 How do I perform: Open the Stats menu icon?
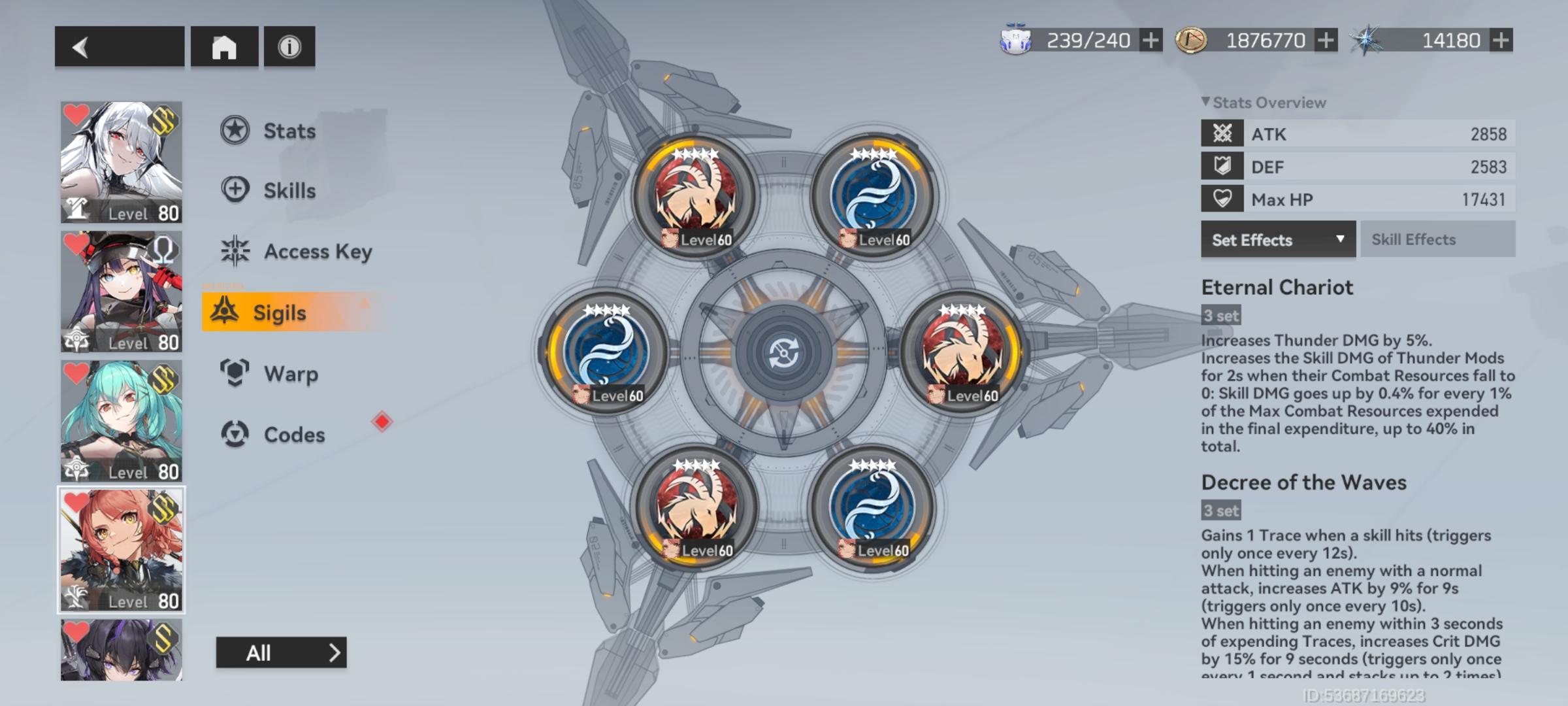pos(234,130)
